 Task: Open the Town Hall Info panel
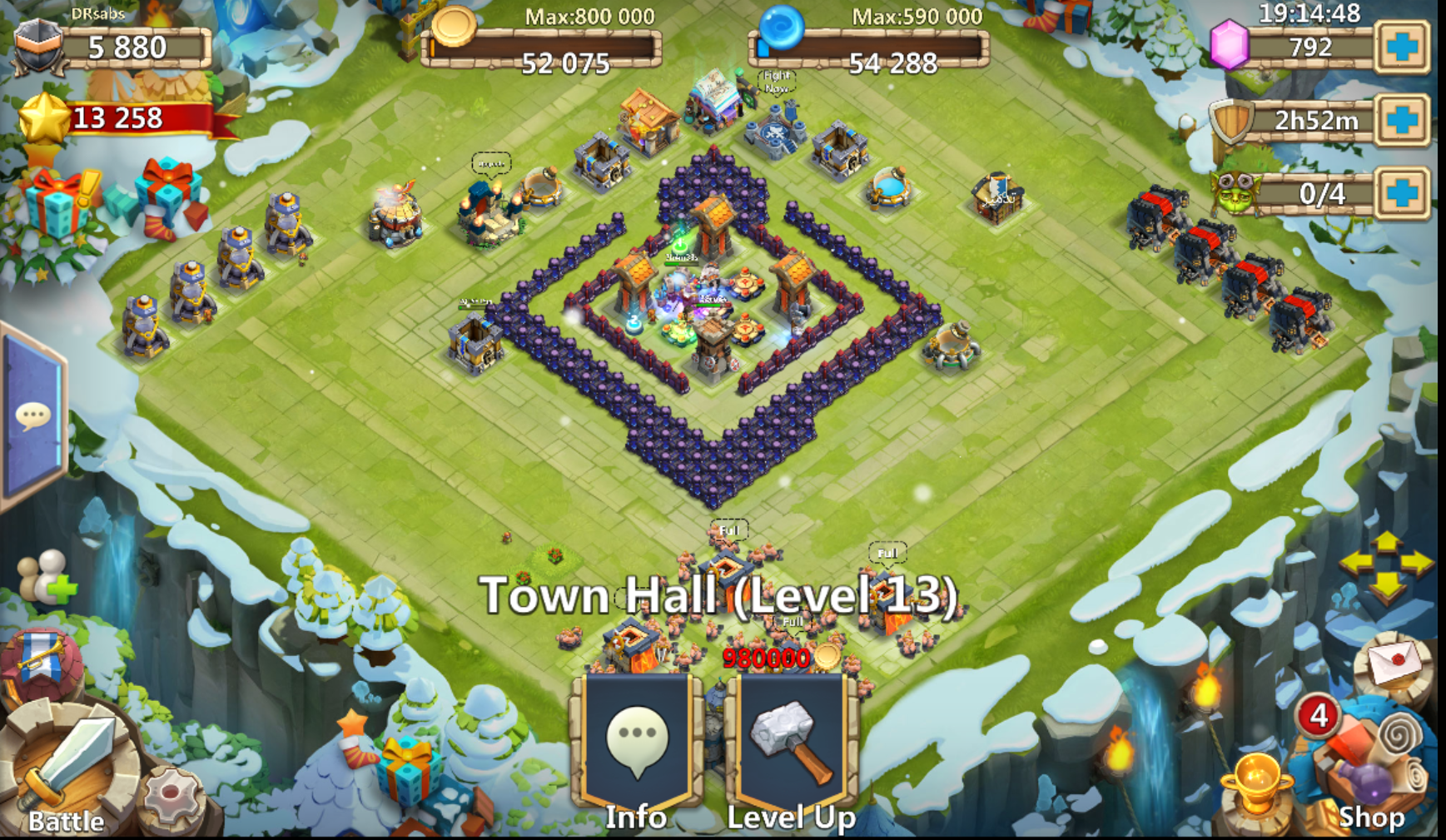pos(637,749)
